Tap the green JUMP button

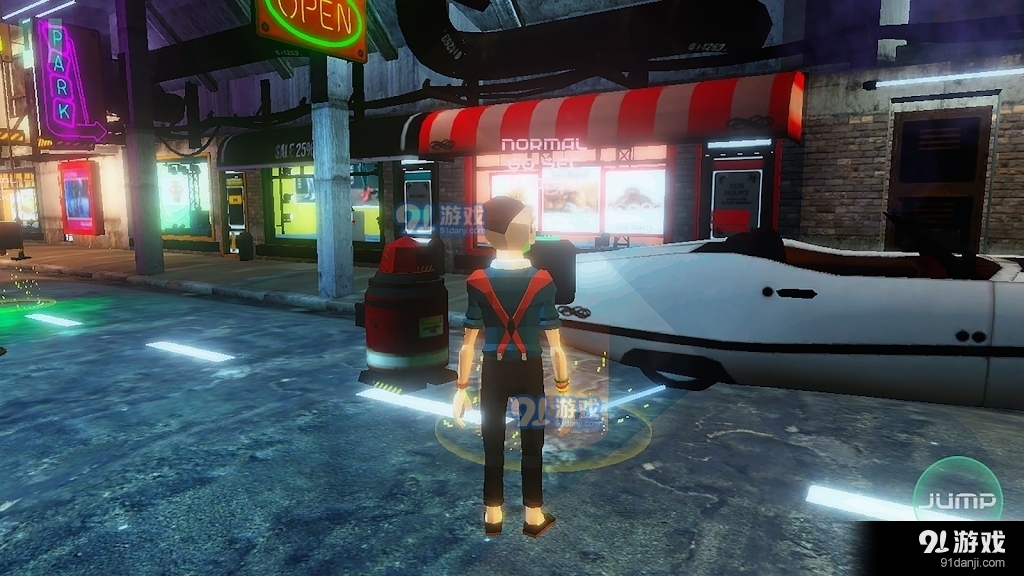pos(957,499)
